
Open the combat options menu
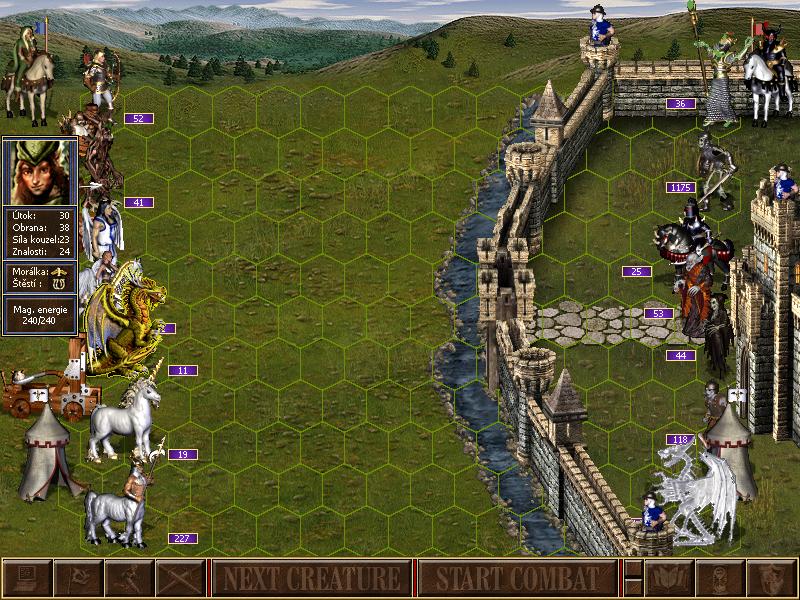26,578
